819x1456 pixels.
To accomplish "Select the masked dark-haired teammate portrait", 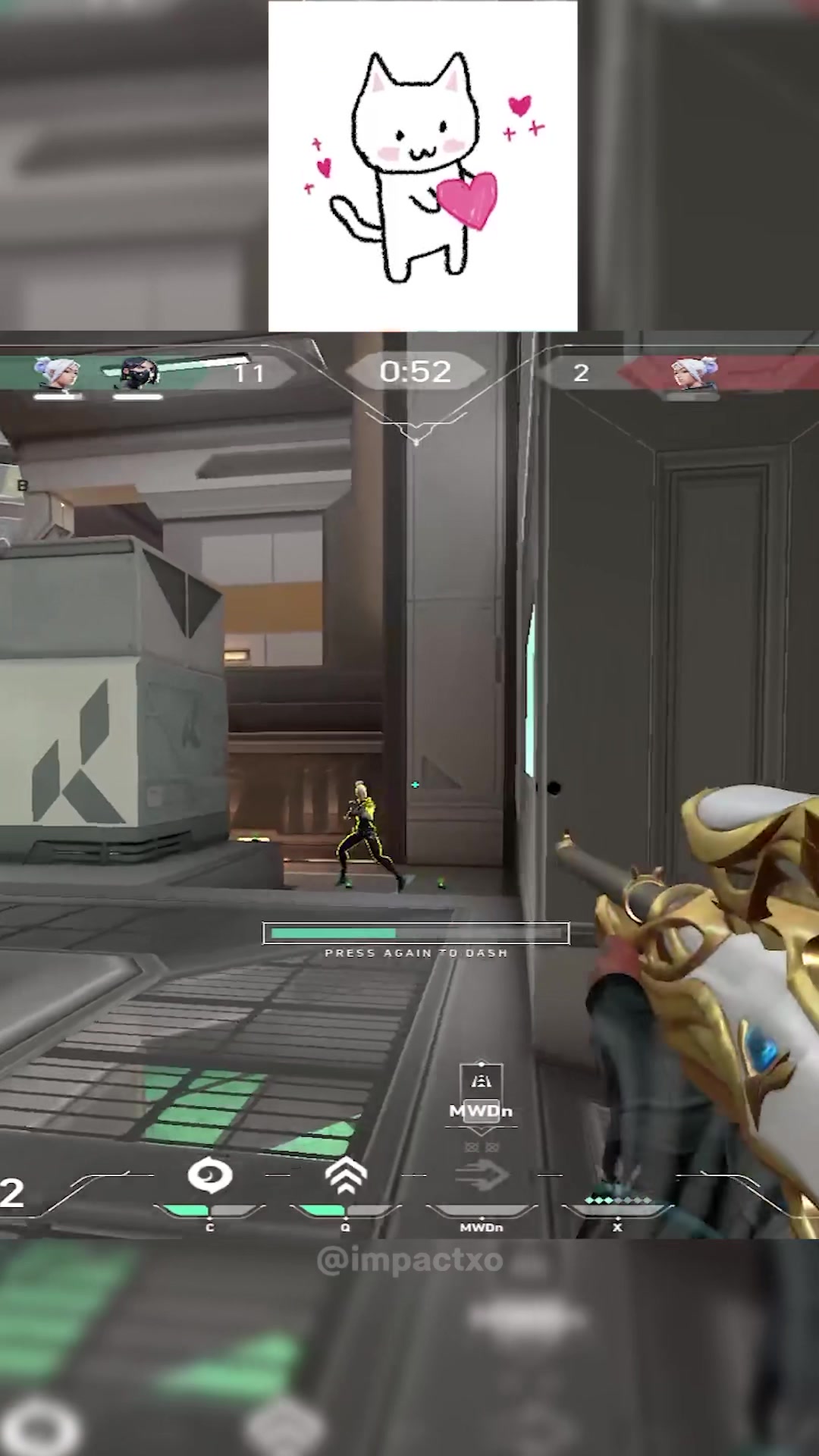I will point(138,373).
